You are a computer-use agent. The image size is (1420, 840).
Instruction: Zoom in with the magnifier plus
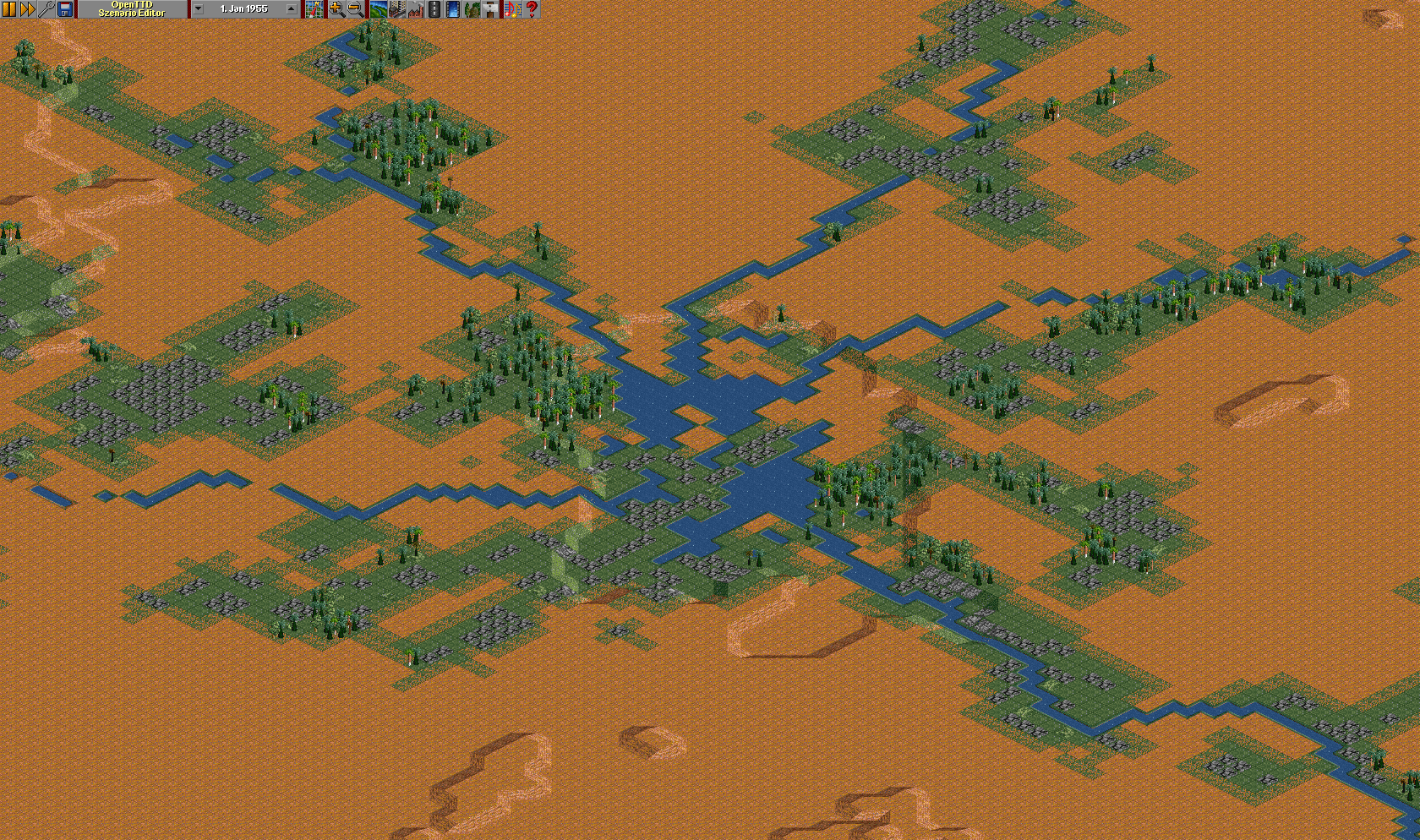click(336, 9)
